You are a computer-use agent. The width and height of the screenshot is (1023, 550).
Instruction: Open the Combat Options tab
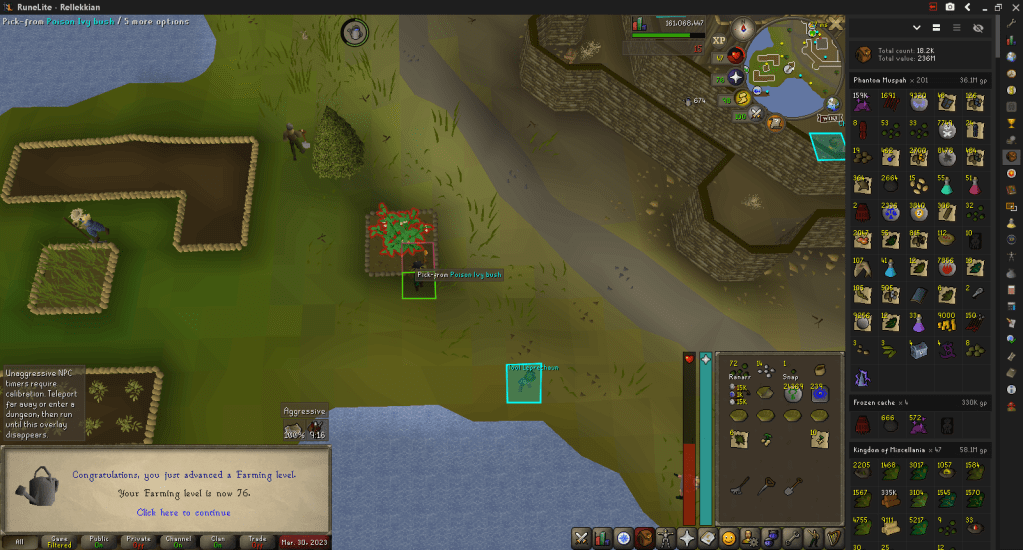[x=581, y=538]
